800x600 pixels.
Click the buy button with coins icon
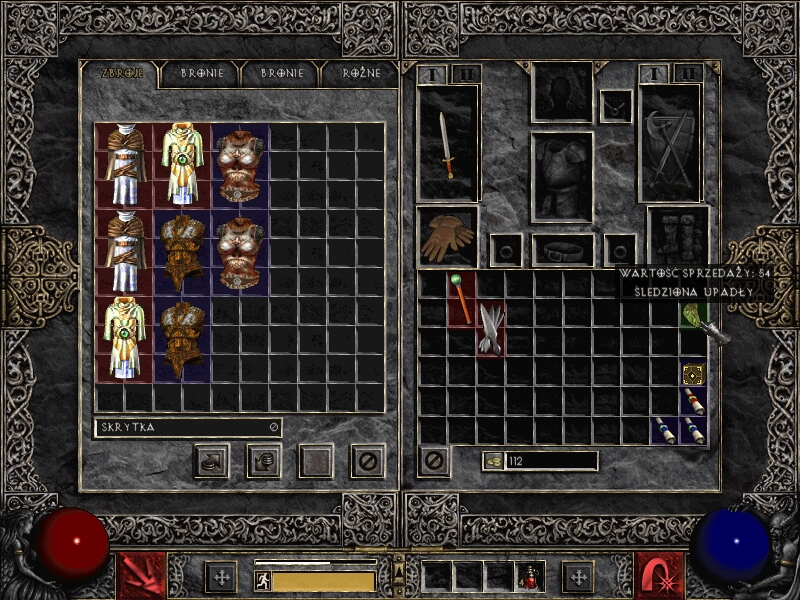click(x=211, y=461)
